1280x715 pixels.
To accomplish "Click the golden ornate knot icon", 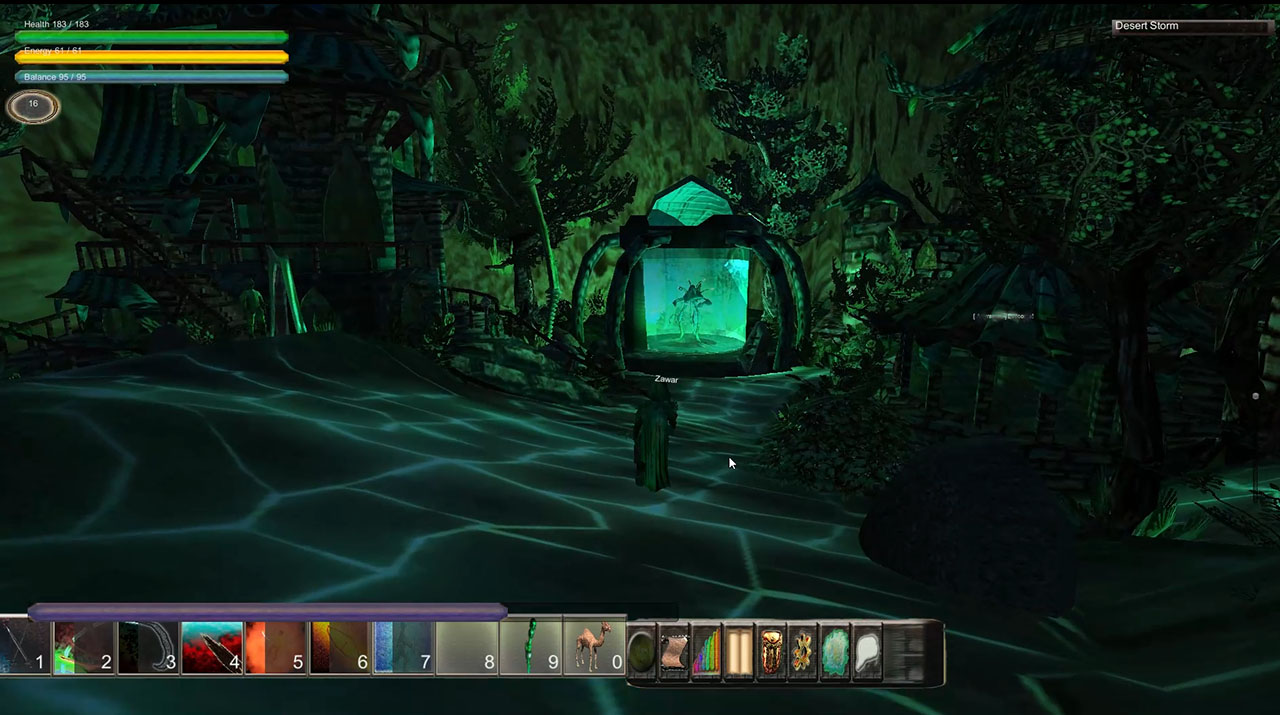I will [x=803, y=653].
